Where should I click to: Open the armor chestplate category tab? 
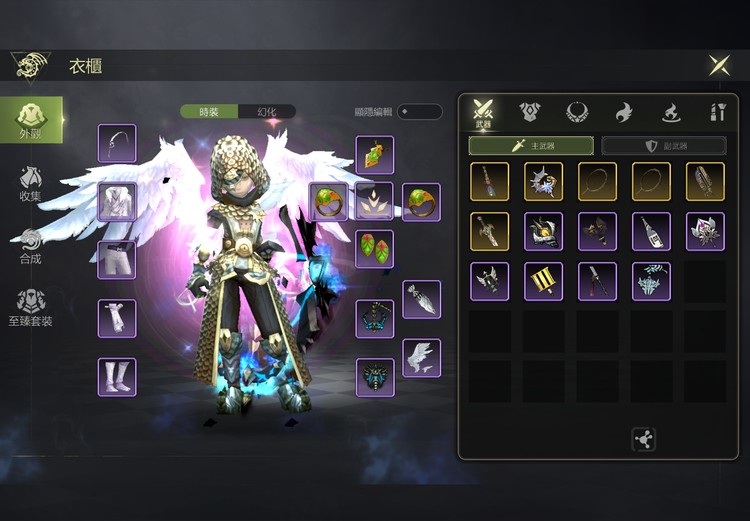[x=530, y=113]
